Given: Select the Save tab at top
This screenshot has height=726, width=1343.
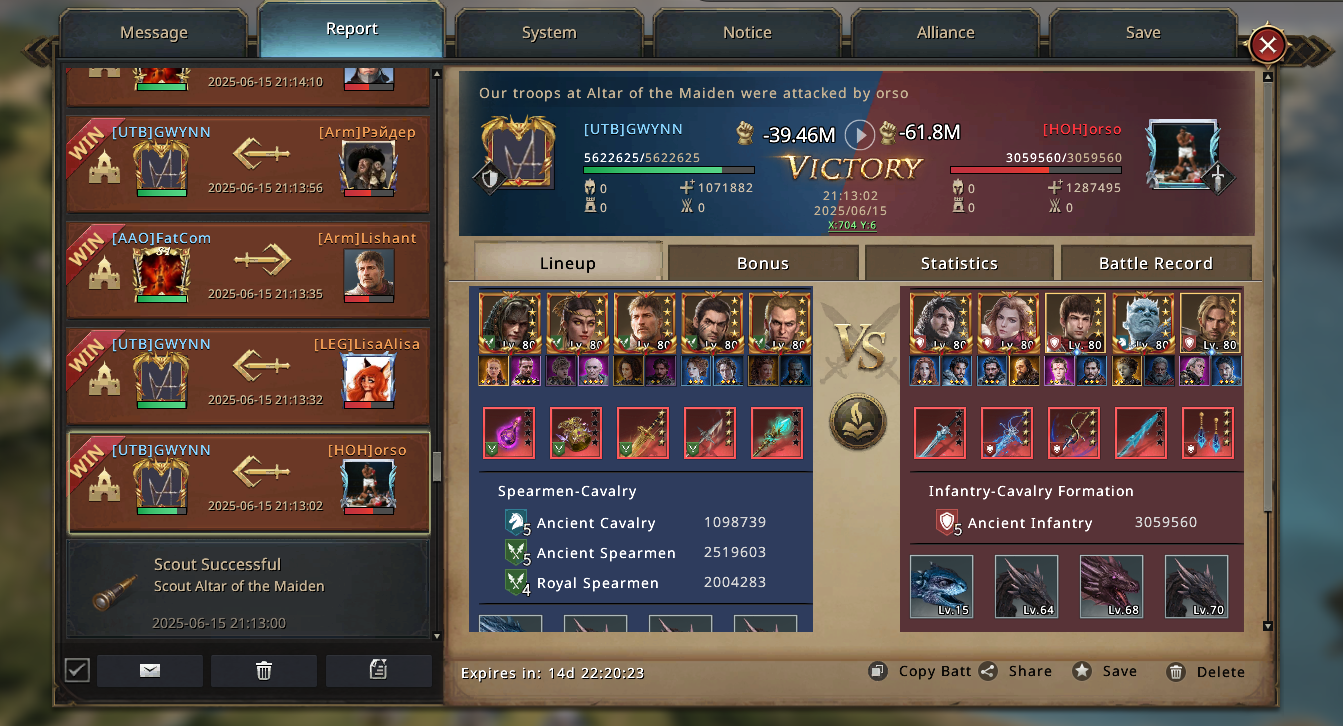Looking at the screenshot, I should (x=1142, y=33).
